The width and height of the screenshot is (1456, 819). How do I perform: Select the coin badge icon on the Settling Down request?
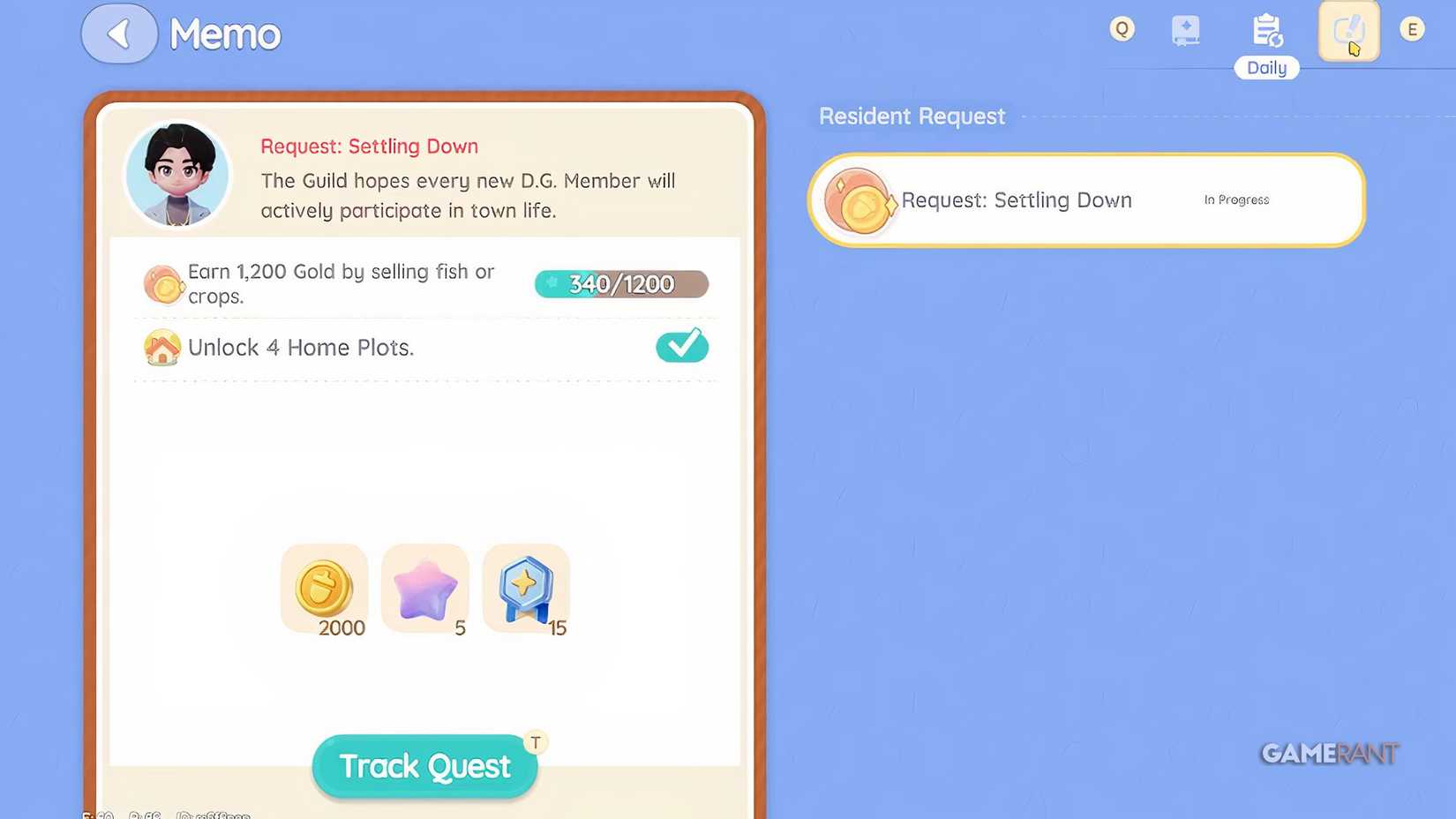(x=860, y=199)
